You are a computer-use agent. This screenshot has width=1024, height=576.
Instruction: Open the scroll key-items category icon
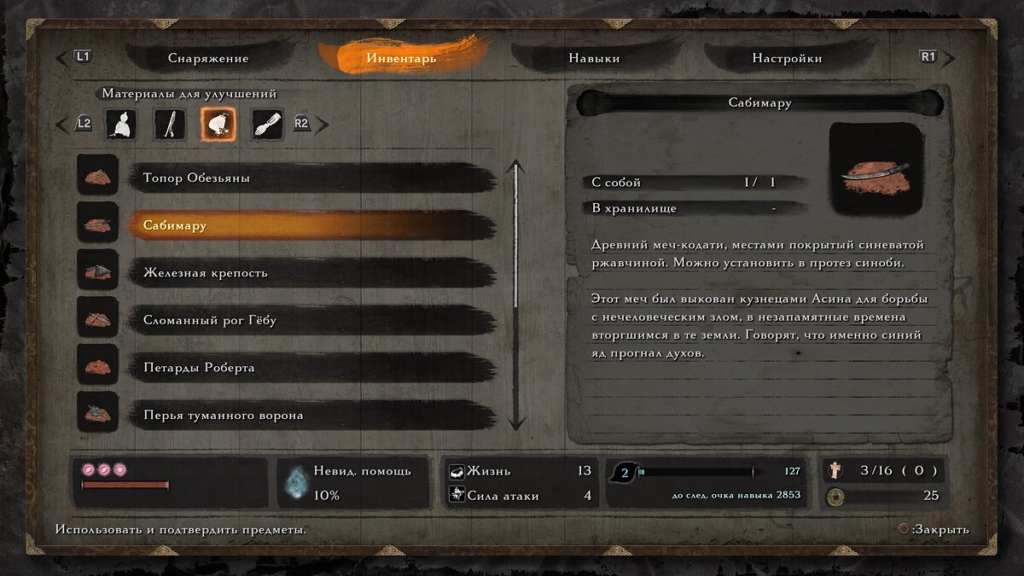(x=267, y=124)
